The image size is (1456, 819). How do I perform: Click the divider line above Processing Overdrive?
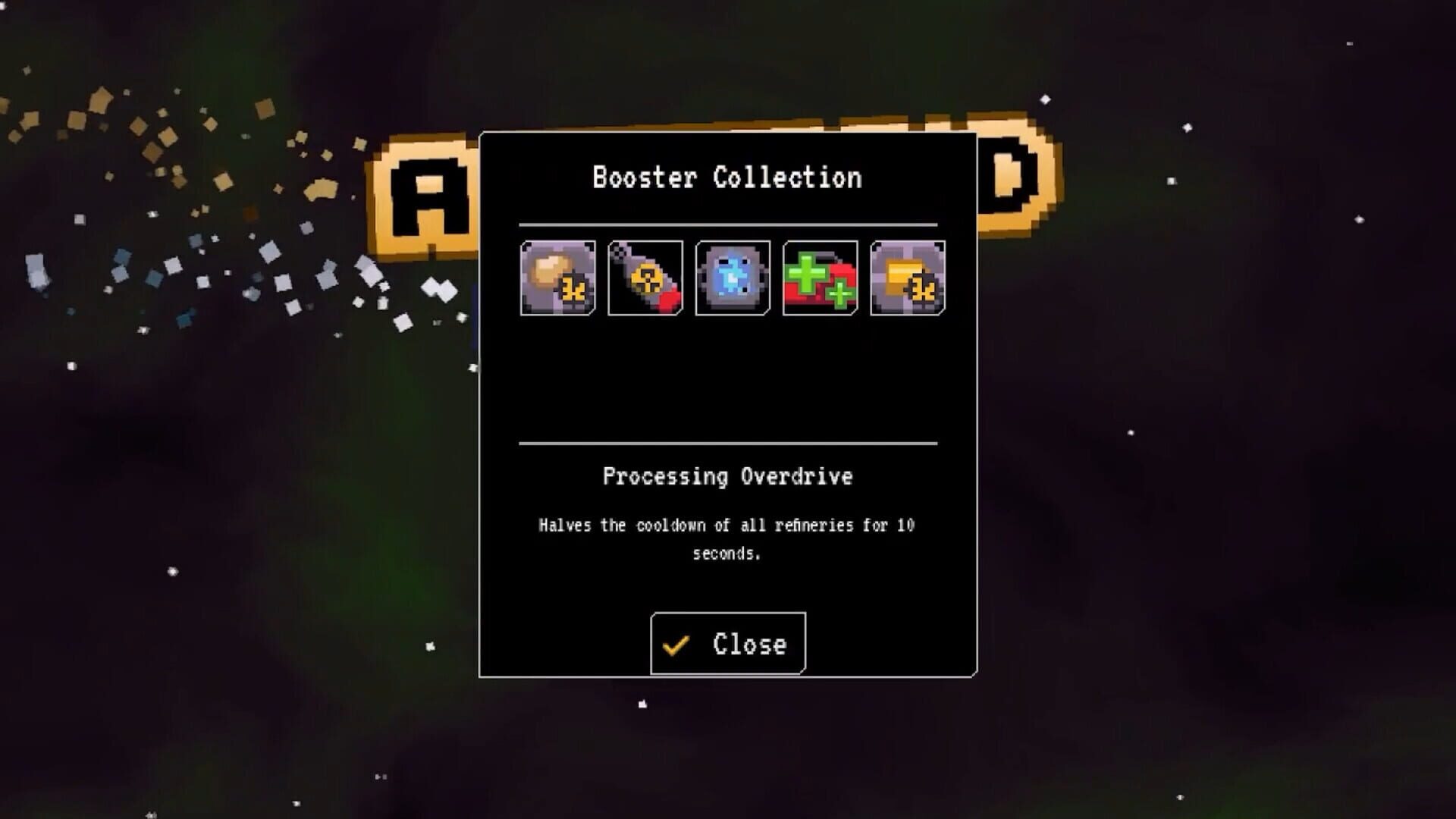click(x=726, y=443)
